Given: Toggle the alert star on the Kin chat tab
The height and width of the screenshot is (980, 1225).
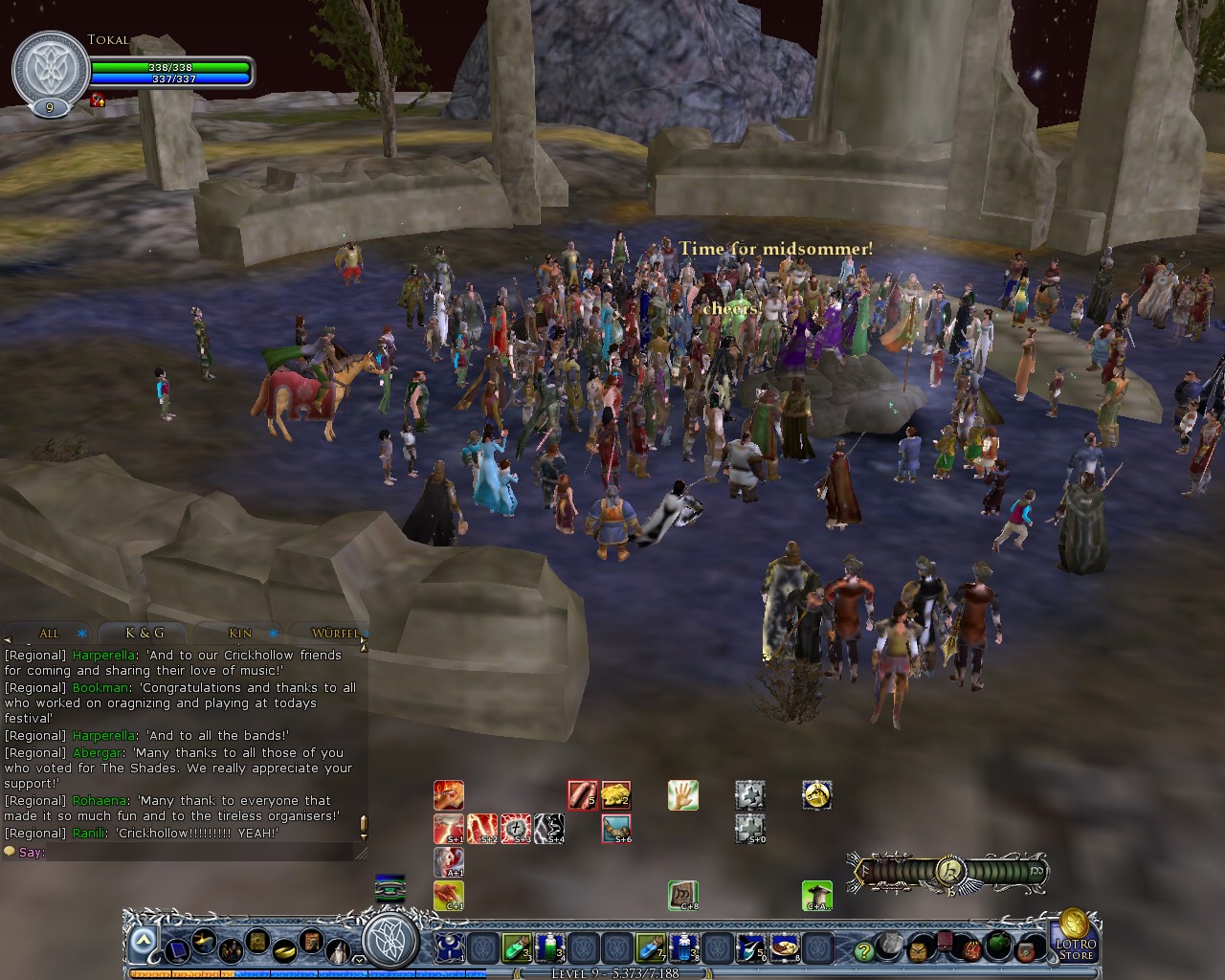Looking at the screenshot, I should pyautogui.click(x=275, y=634).
